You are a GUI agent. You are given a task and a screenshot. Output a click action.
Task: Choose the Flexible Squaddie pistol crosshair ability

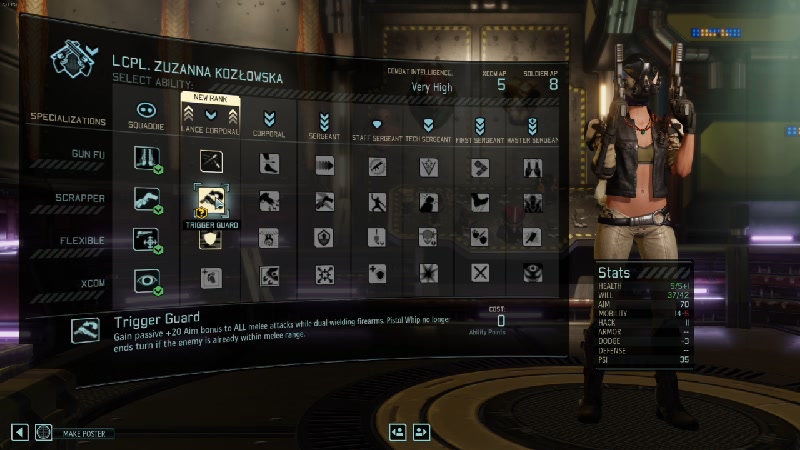click(x=145, y=240)
